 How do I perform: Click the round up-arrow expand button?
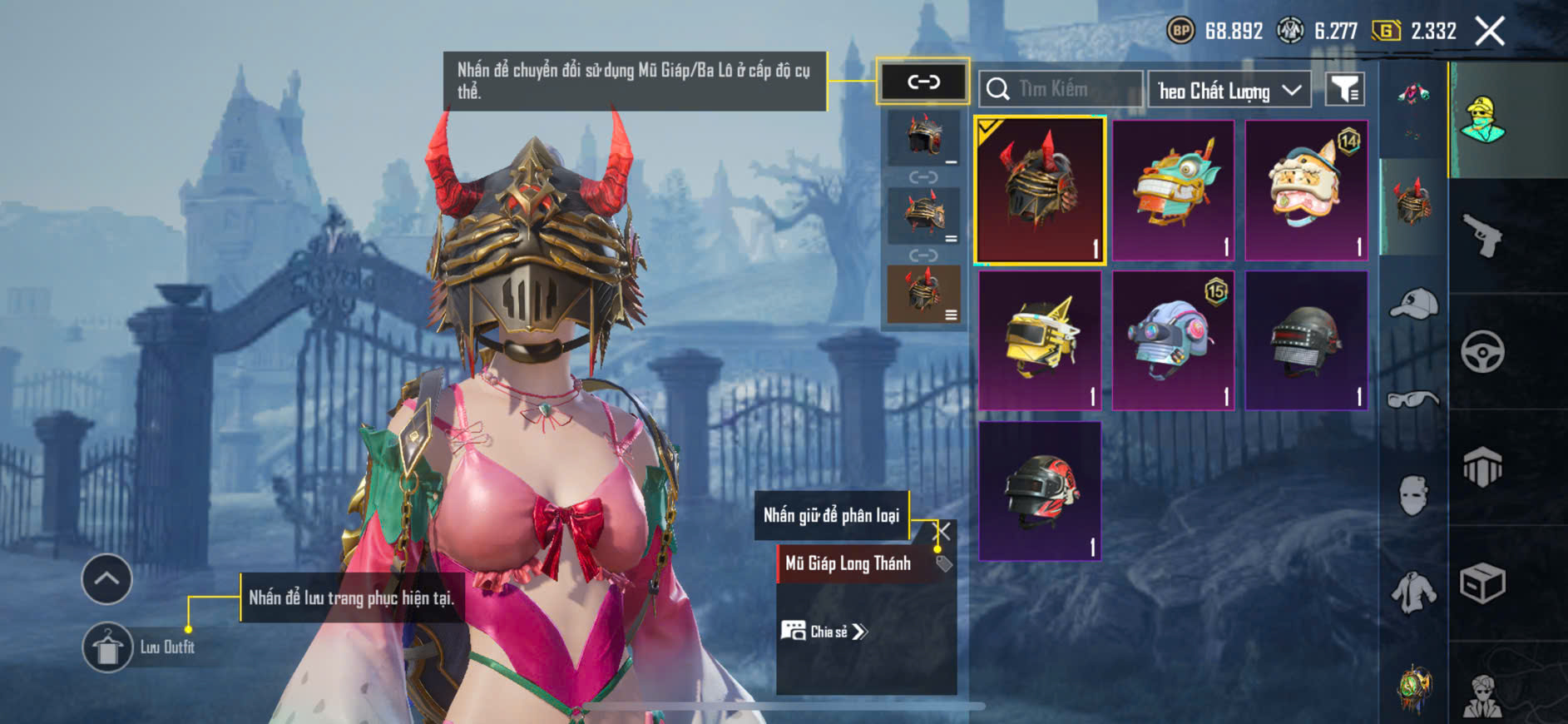point(106,578)
